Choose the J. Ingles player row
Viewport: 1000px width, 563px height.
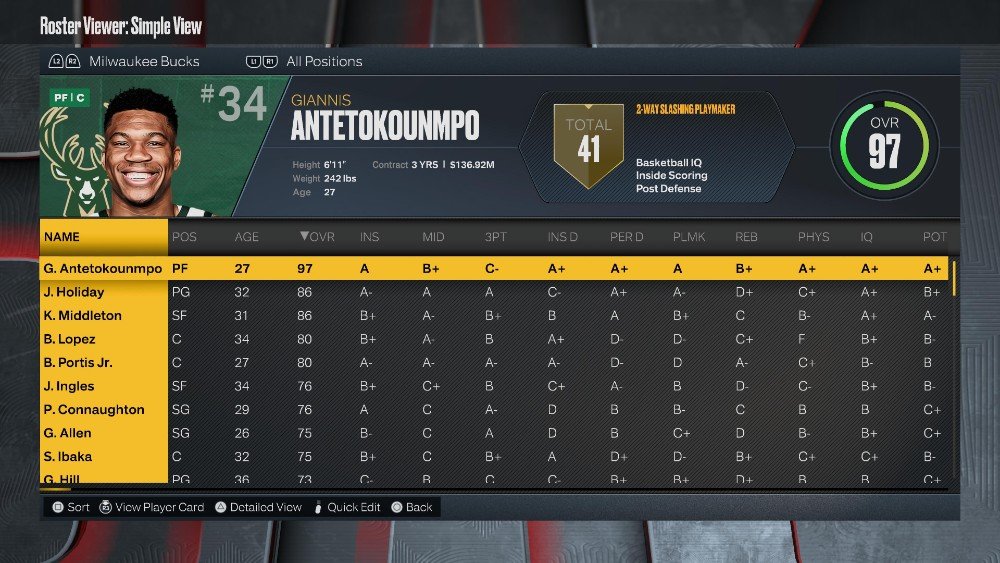(68, 386)
